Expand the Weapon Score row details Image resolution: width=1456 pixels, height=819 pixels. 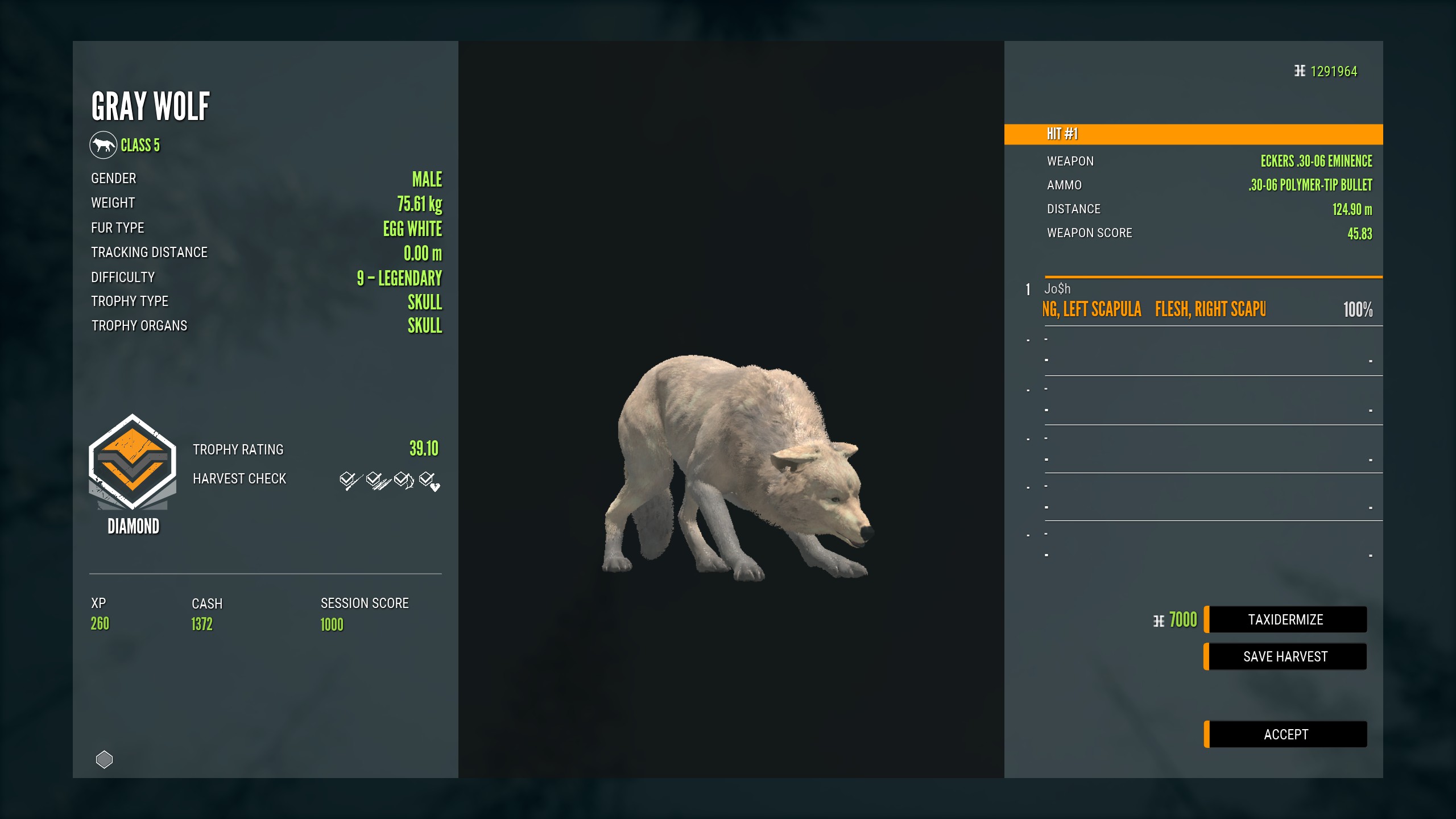click(1089, 233)
